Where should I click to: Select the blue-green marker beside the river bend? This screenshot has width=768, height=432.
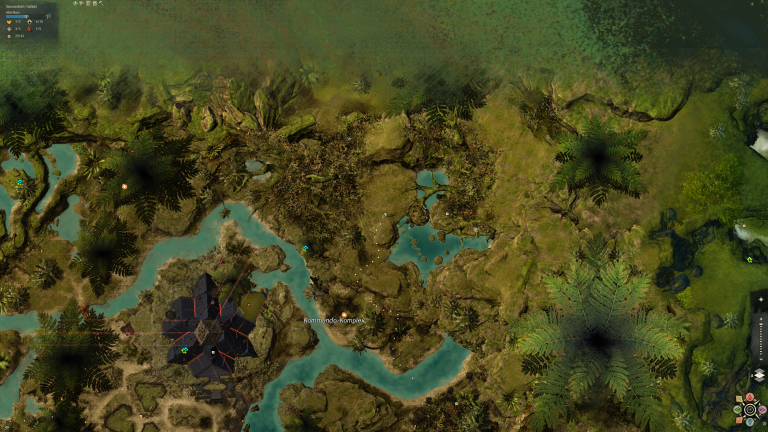(x=305, y=248)
